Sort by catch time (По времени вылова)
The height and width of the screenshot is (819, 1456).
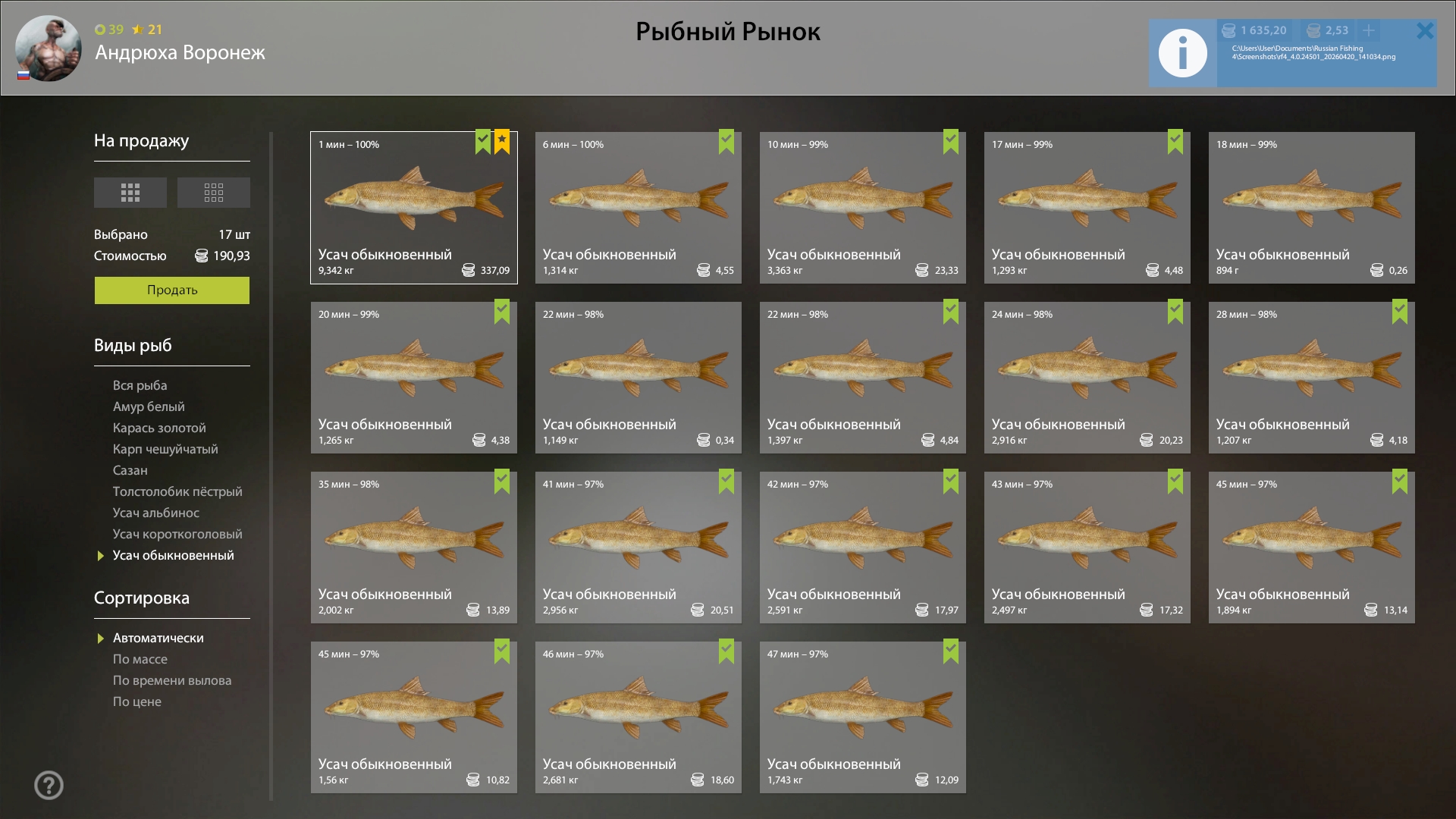pos(172,680)
